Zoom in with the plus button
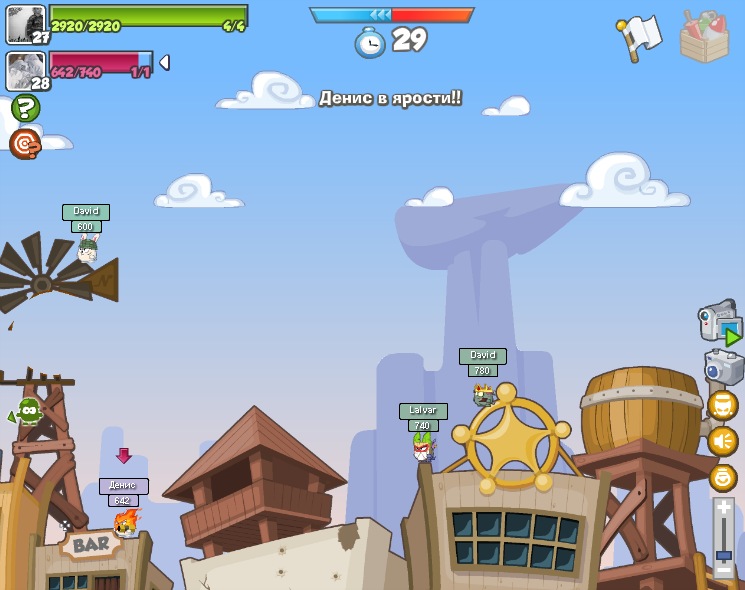The image size is (745, 590). (723, 508)
